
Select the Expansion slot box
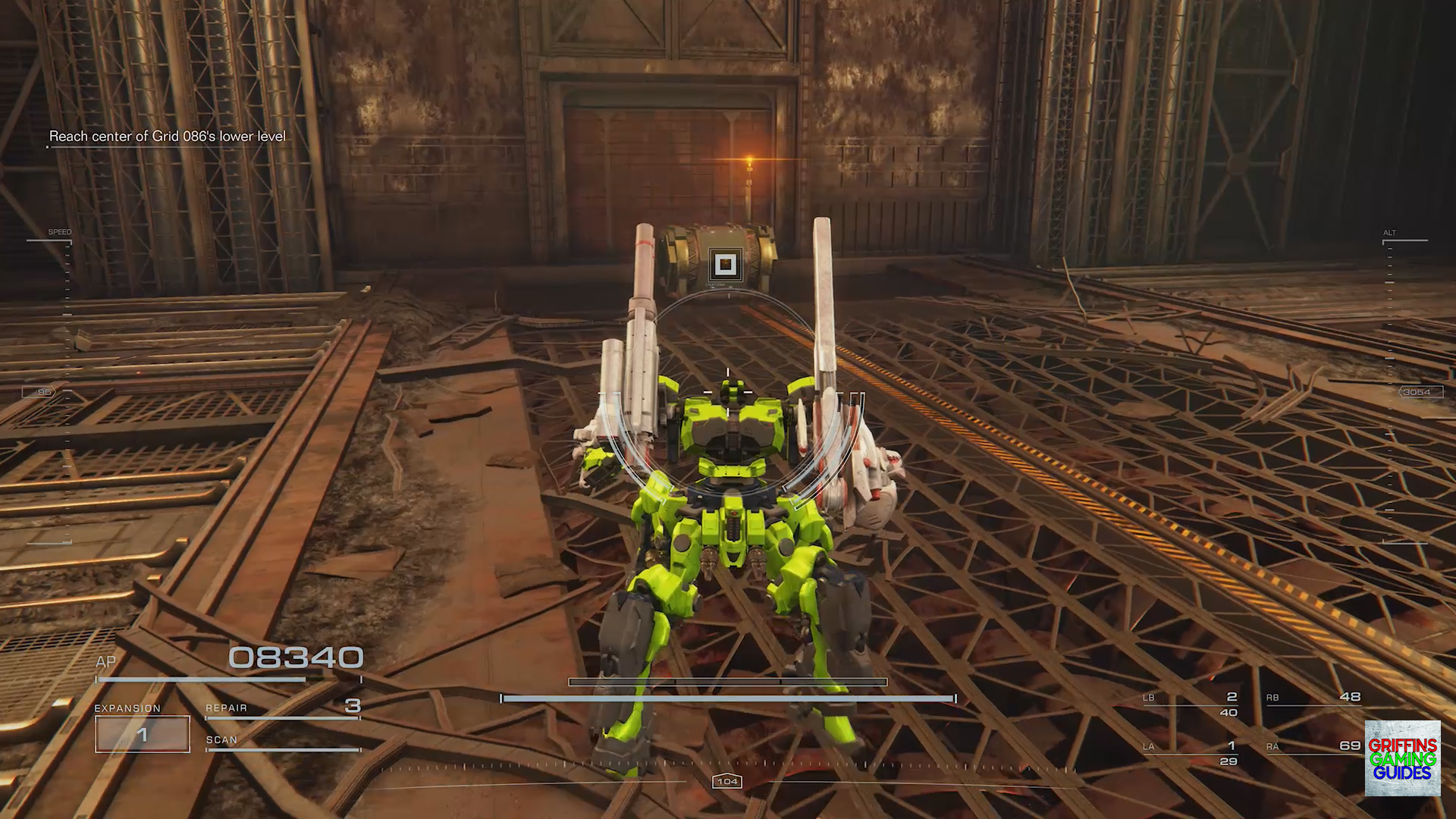tap(143, 734)
